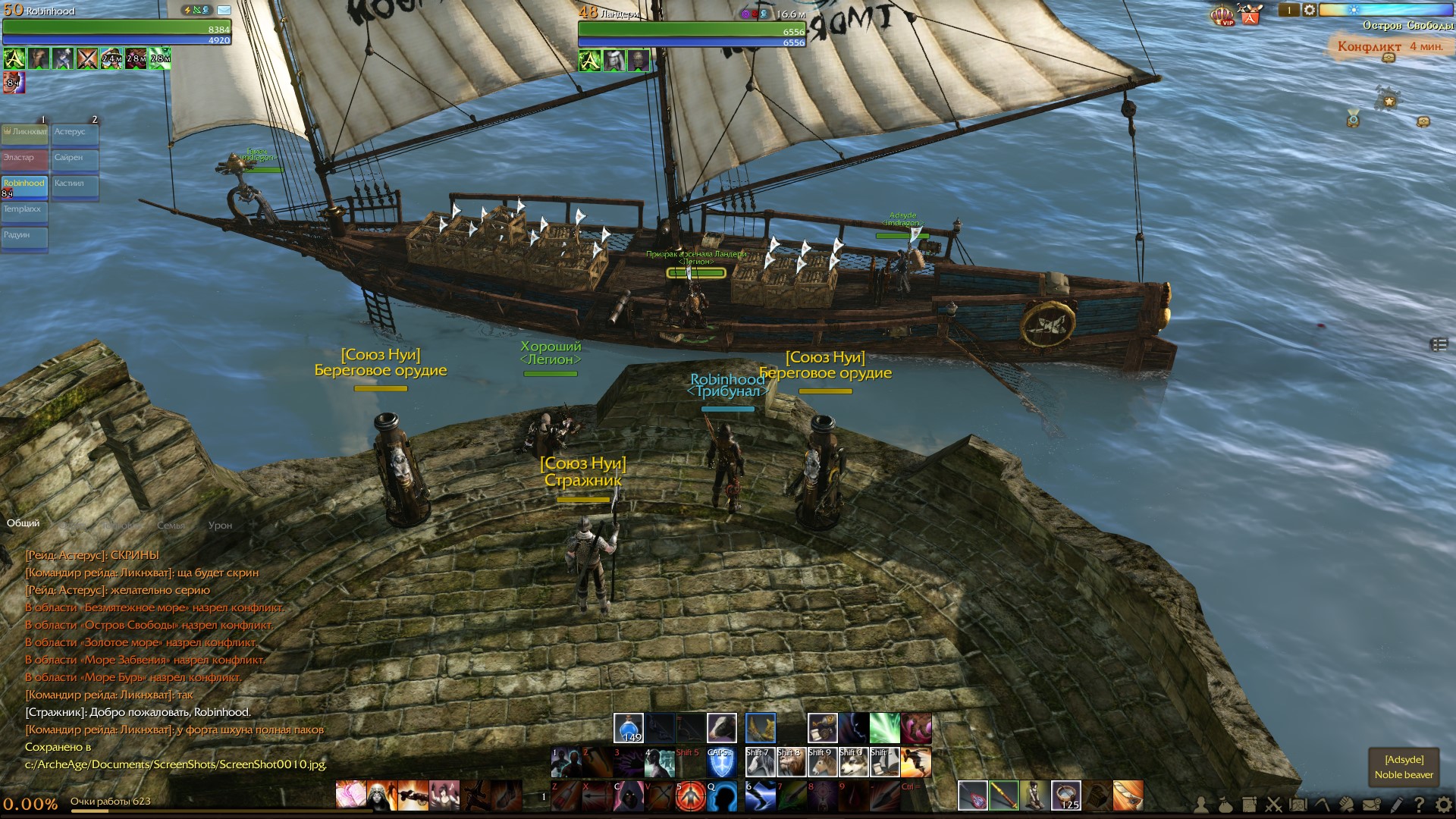The width and height of the screenshot is (1456, 819).
Task: Open the help question mark menu
Action: coord(1419,805)
